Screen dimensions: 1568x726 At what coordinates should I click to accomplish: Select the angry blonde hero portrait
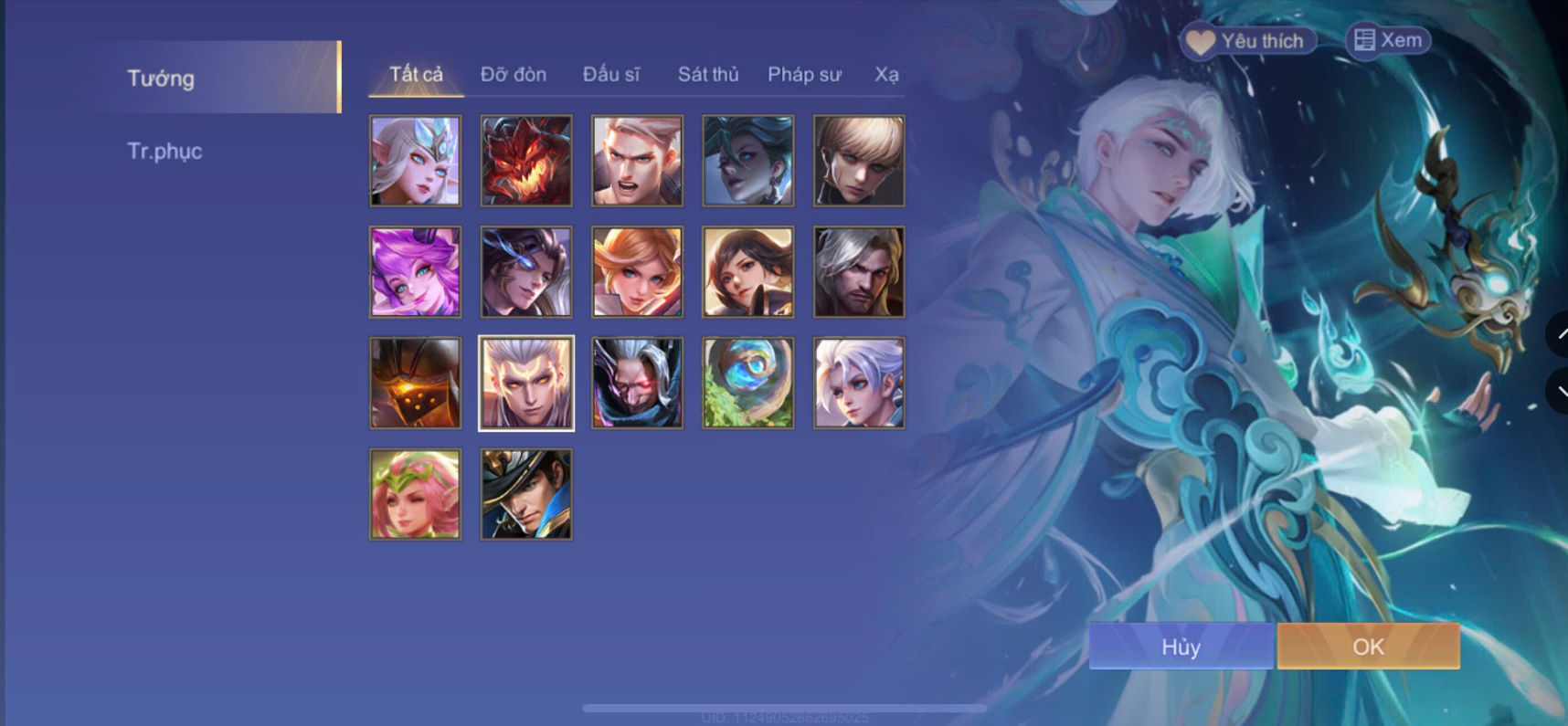(x=637, y=161)
